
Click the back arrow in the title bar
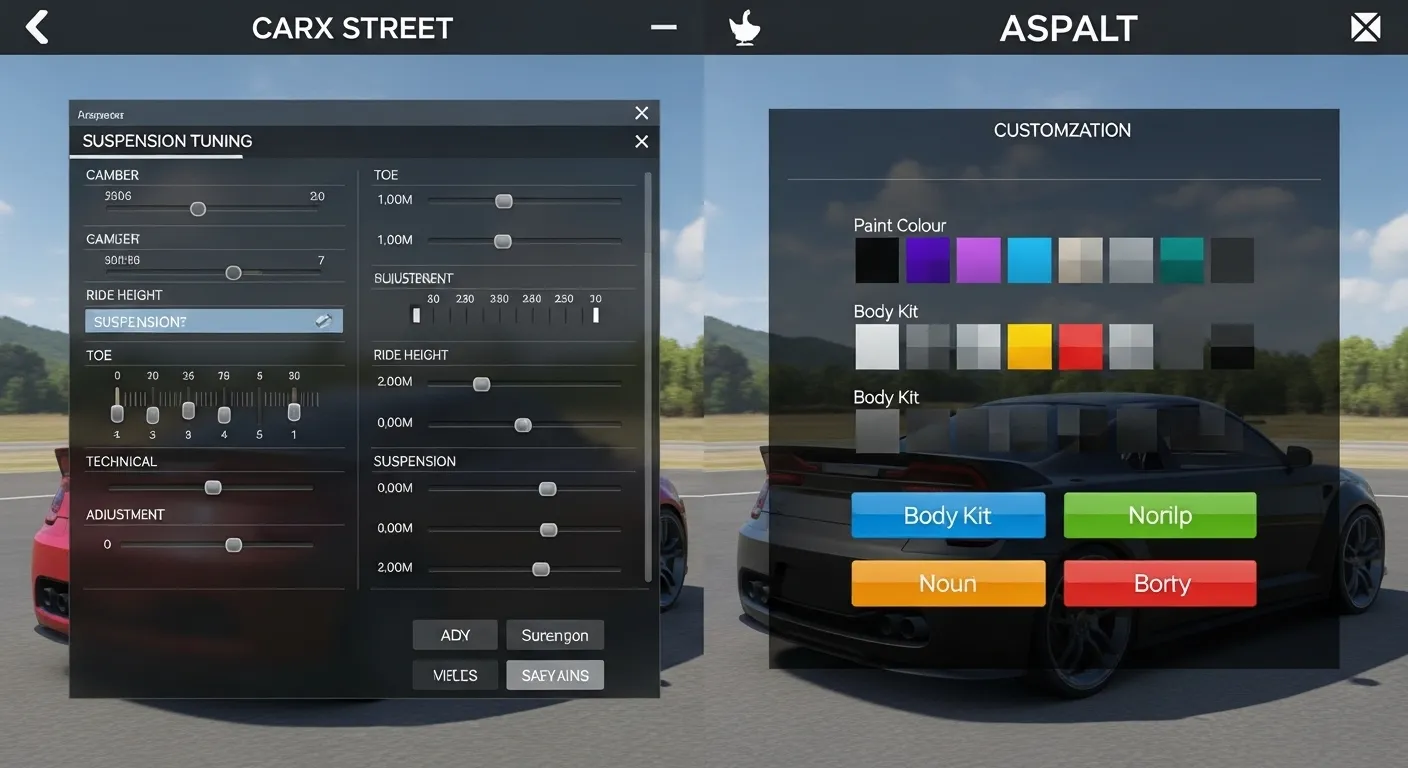click(x=36, y=27)
